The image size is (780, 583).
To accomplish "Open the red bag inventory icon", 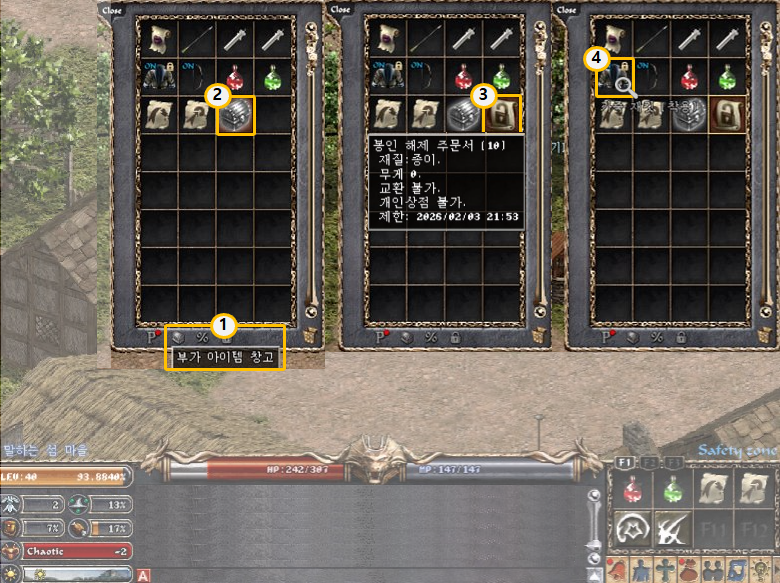I will click(x=690, y=570).
